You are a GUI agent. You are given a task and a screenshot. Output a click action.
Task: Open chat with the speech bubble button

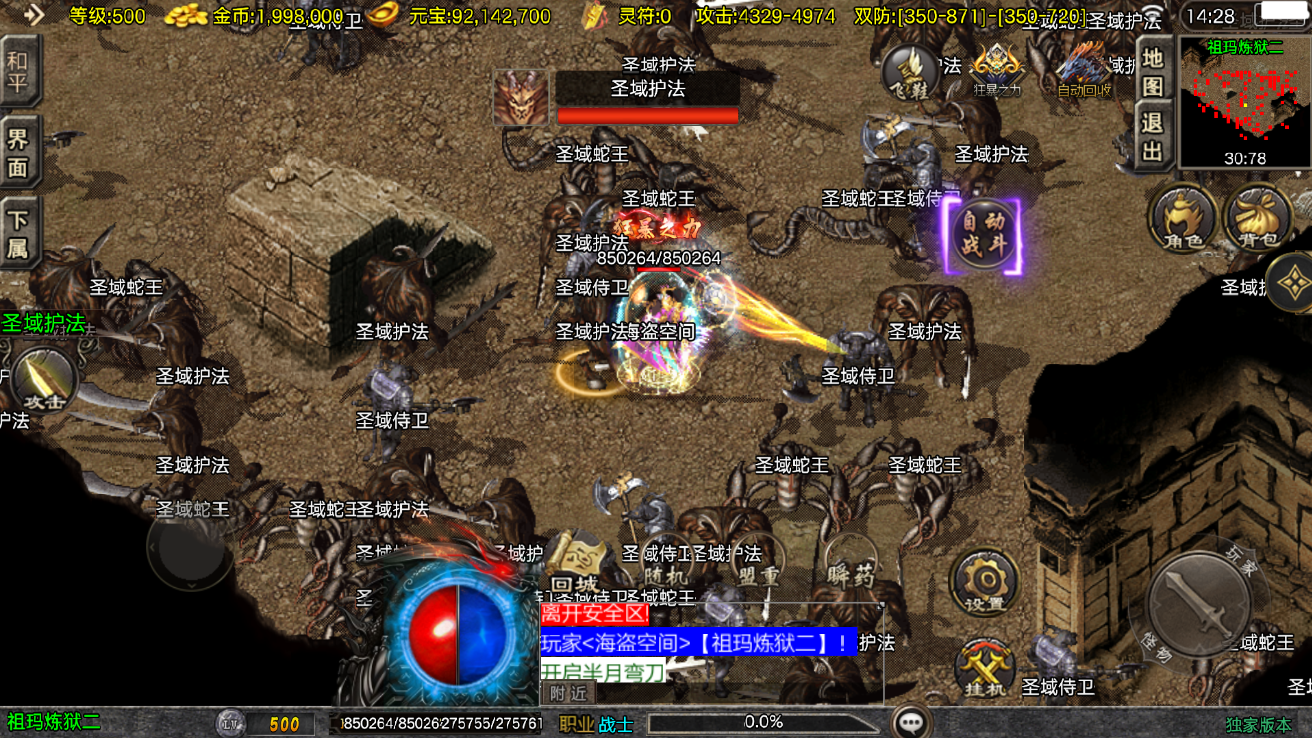(911, 722)
